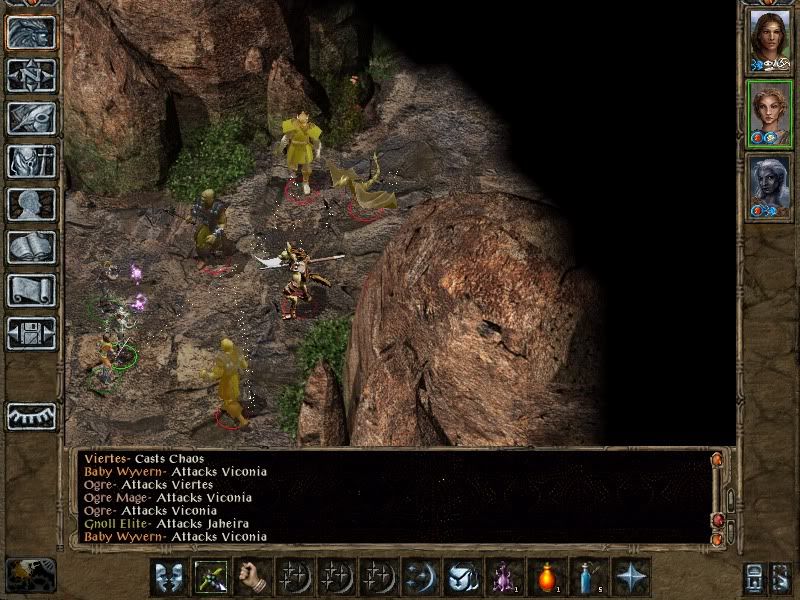The width and height of the screenshot is (800, 600).
Task: Select the equipped weapon slot in the action bar
Action: (x=210, y=577)
